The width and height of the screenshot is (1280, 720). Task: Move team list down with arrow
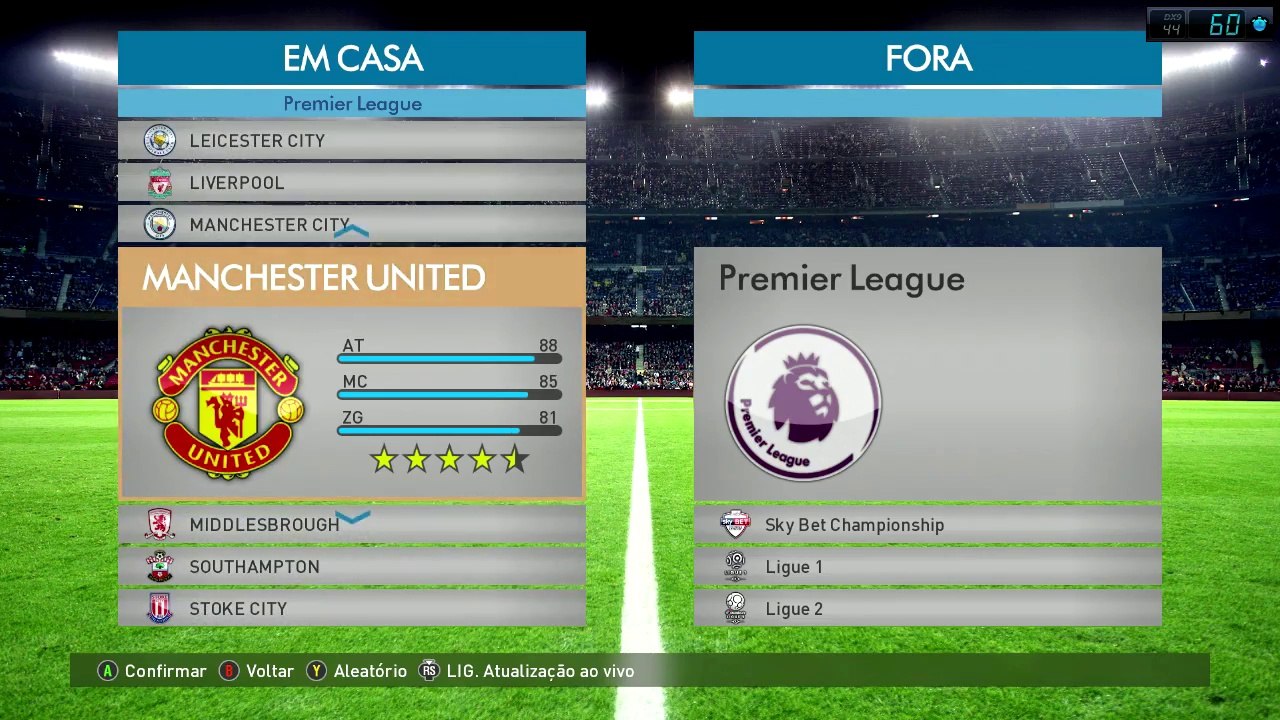(x=352, y=517)
